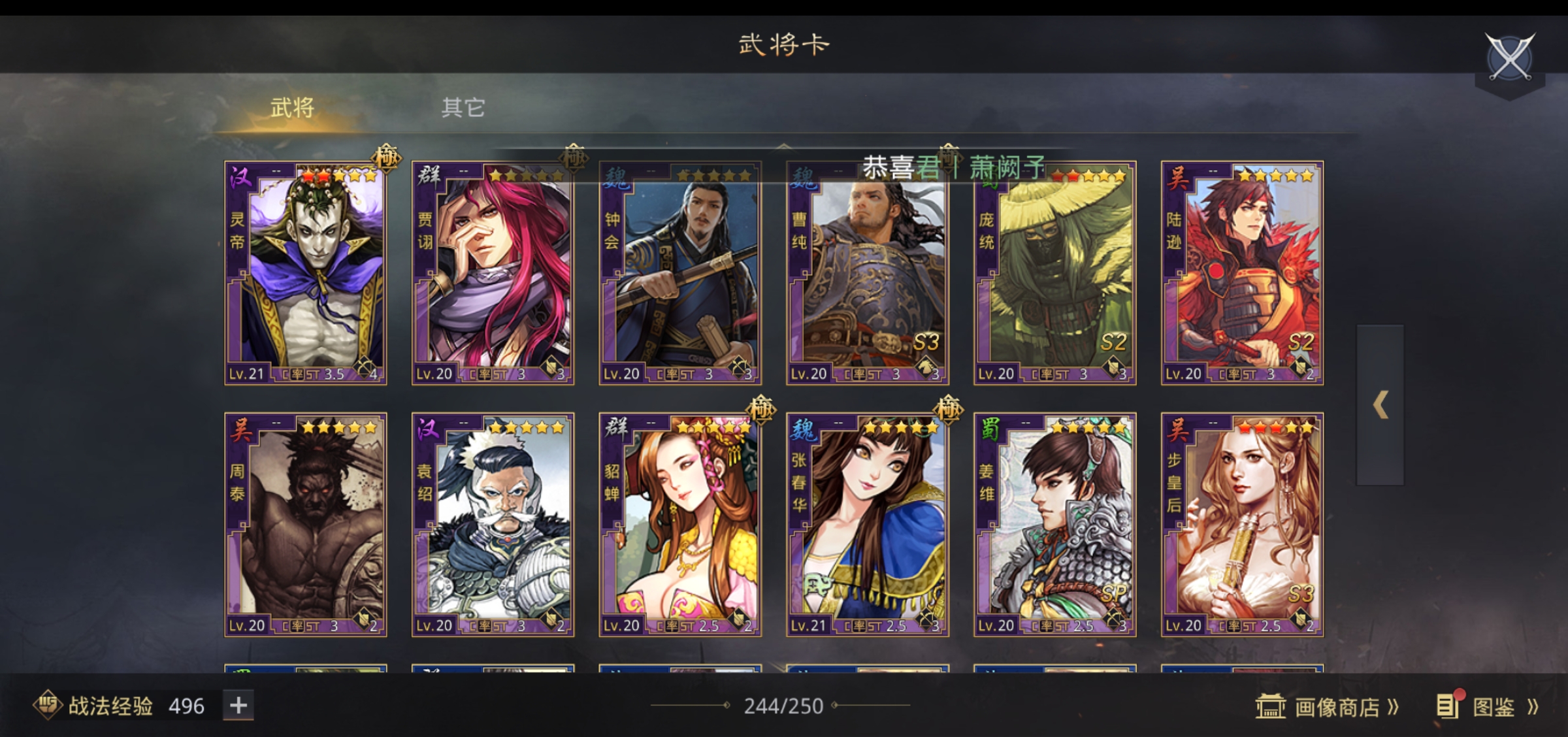Choose the 陆逊 general card
The width and height of the screenshot is (1568, 737).
tap(1242, 273)
